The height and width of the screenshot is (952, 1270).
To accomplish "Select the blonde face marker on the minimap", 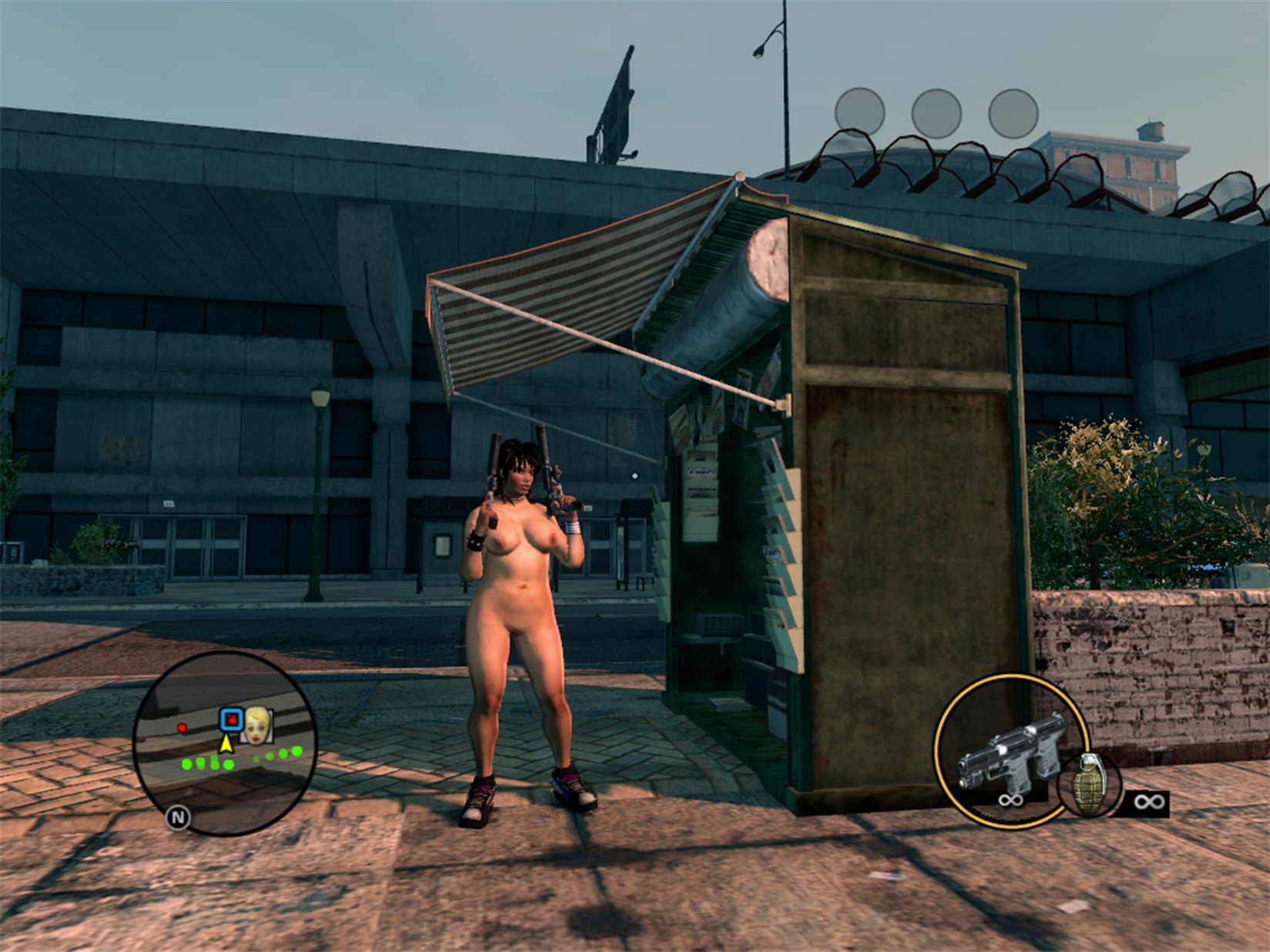I will [x=257, y=726].
